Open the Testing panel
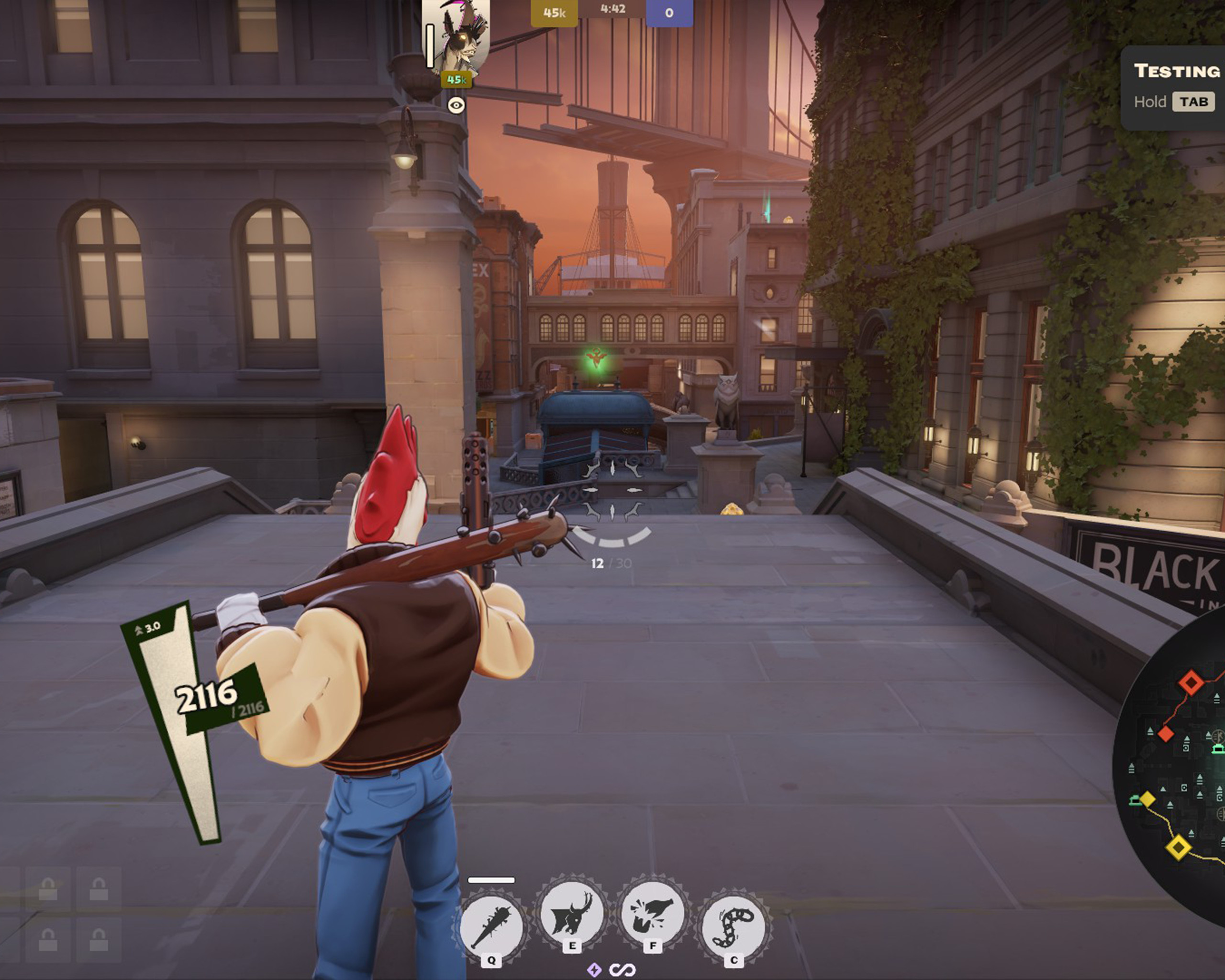1225x980 pixels. coord(1175,86)
